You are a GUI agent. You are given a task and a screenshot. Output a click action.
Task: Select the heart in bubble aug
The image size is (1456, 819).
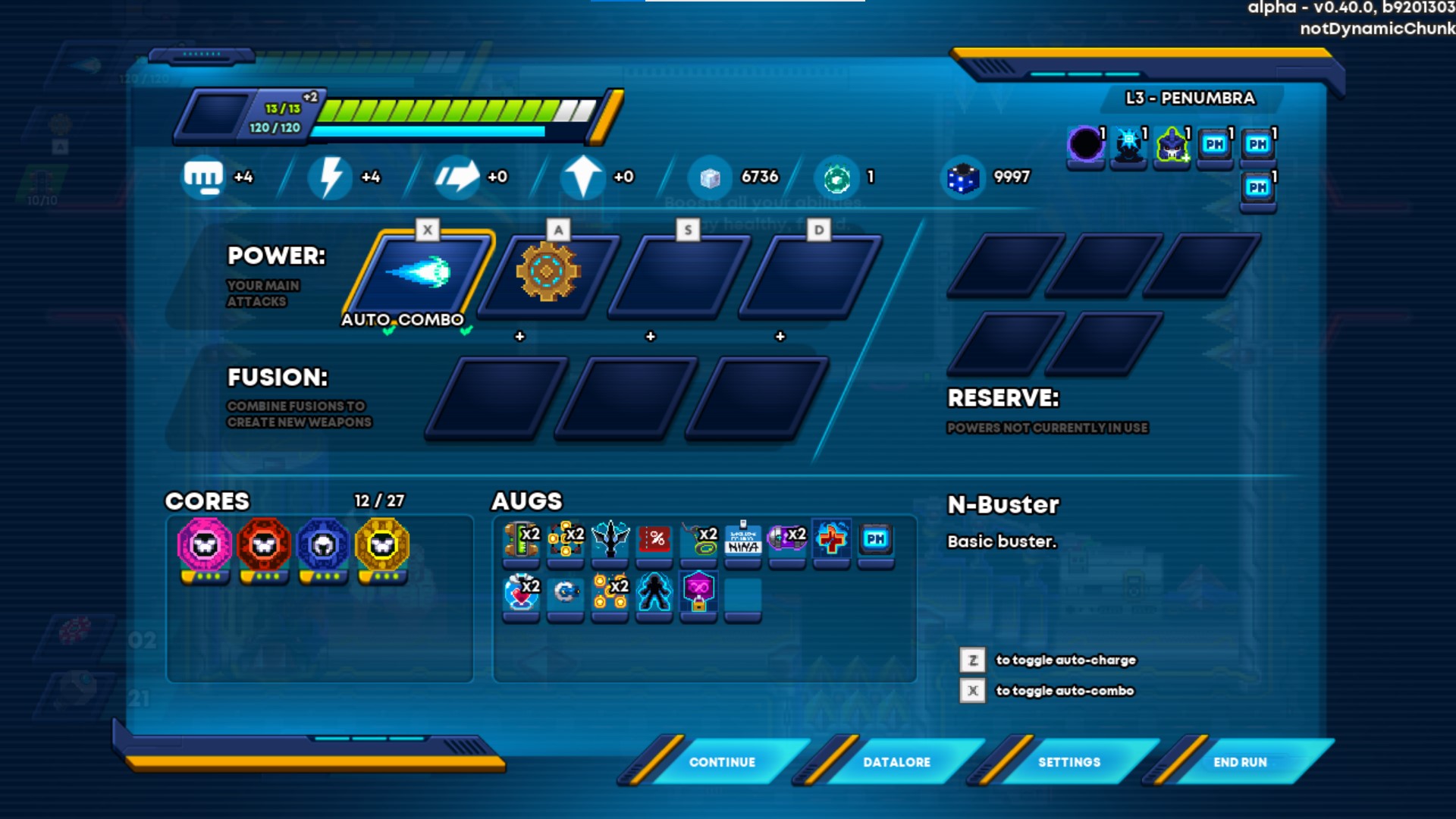coord(521,592)
